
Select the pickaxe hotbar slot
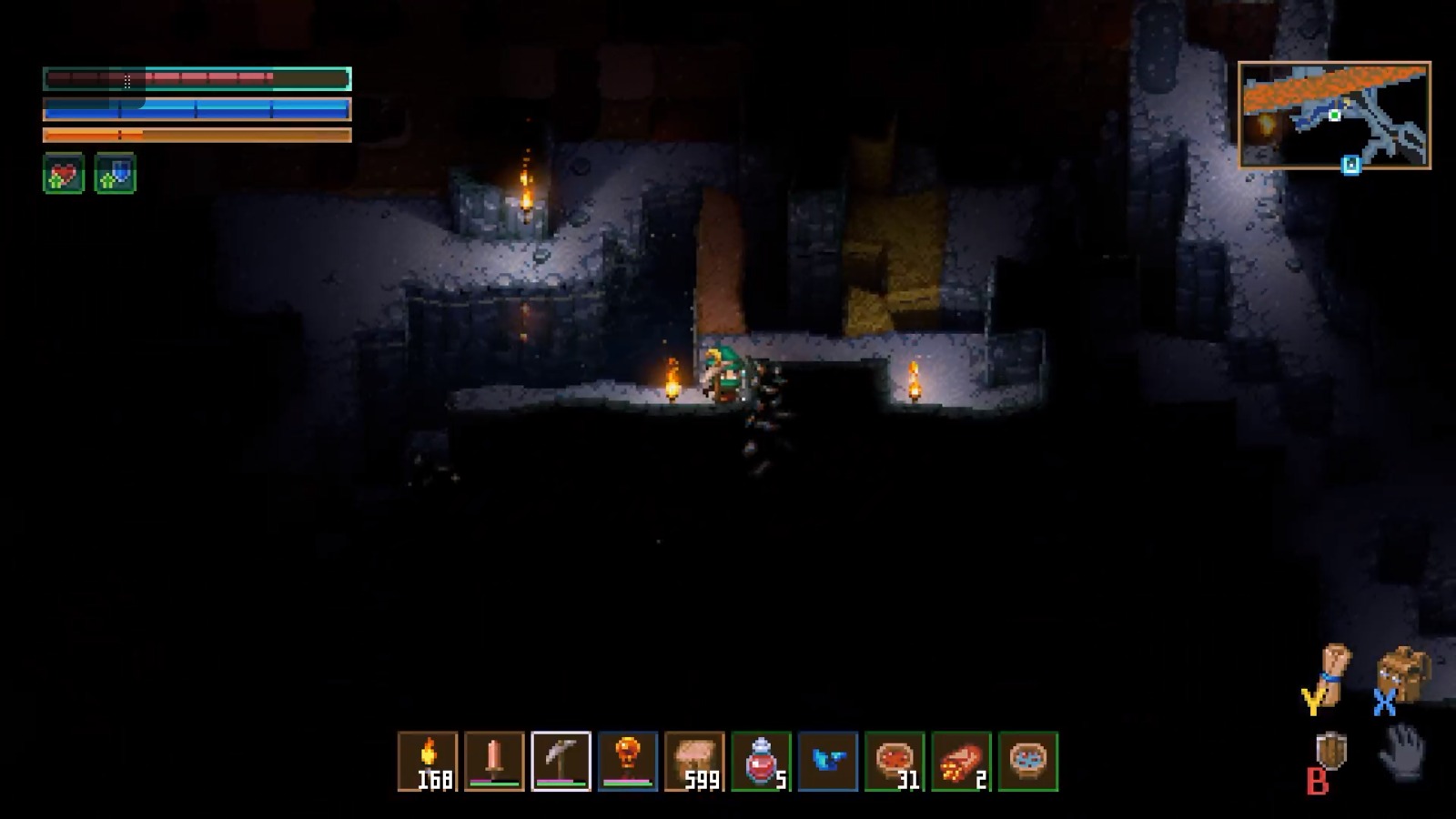point(561,761)
